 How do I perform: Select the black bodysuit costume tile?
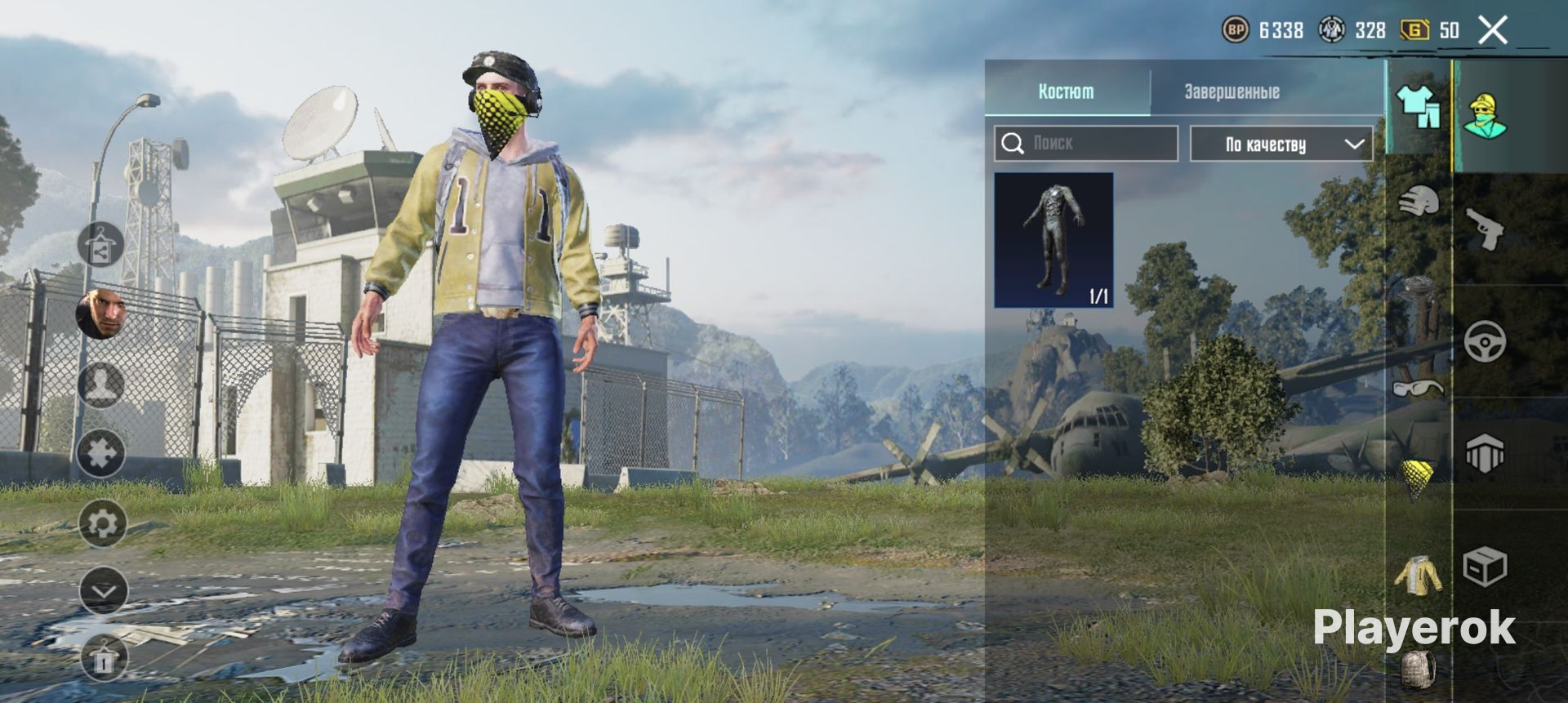(x=1053, y=240)
